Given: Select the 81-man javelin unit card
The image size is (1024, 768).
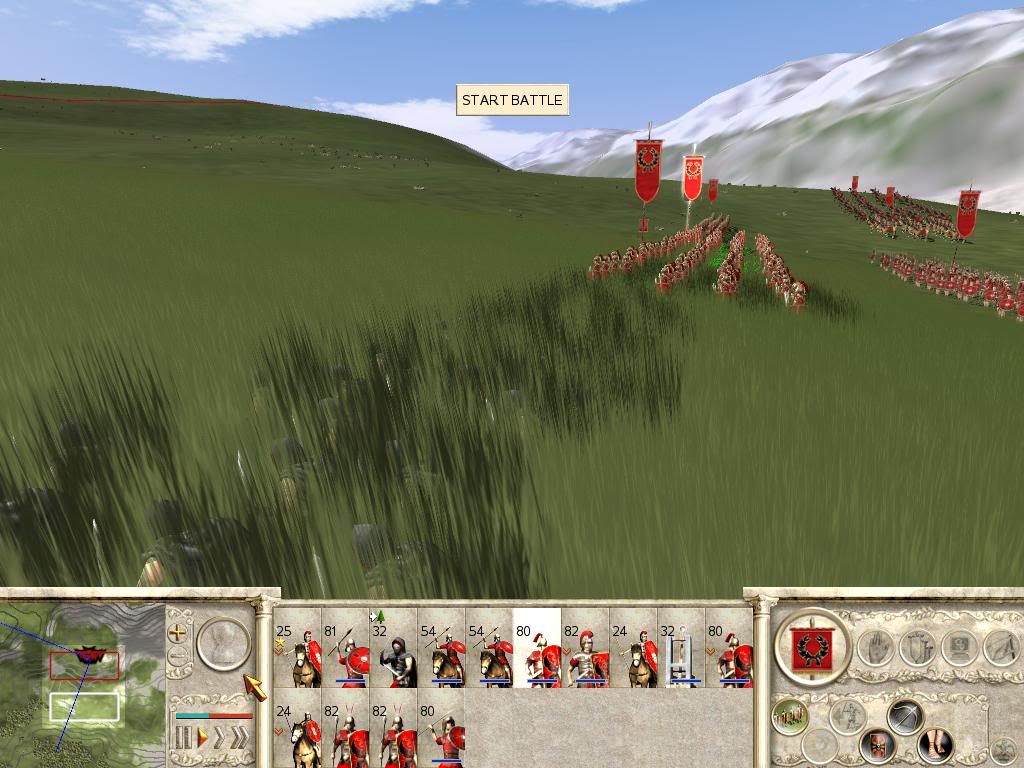Looking at the screenshot, I should (x=345, y=648).
